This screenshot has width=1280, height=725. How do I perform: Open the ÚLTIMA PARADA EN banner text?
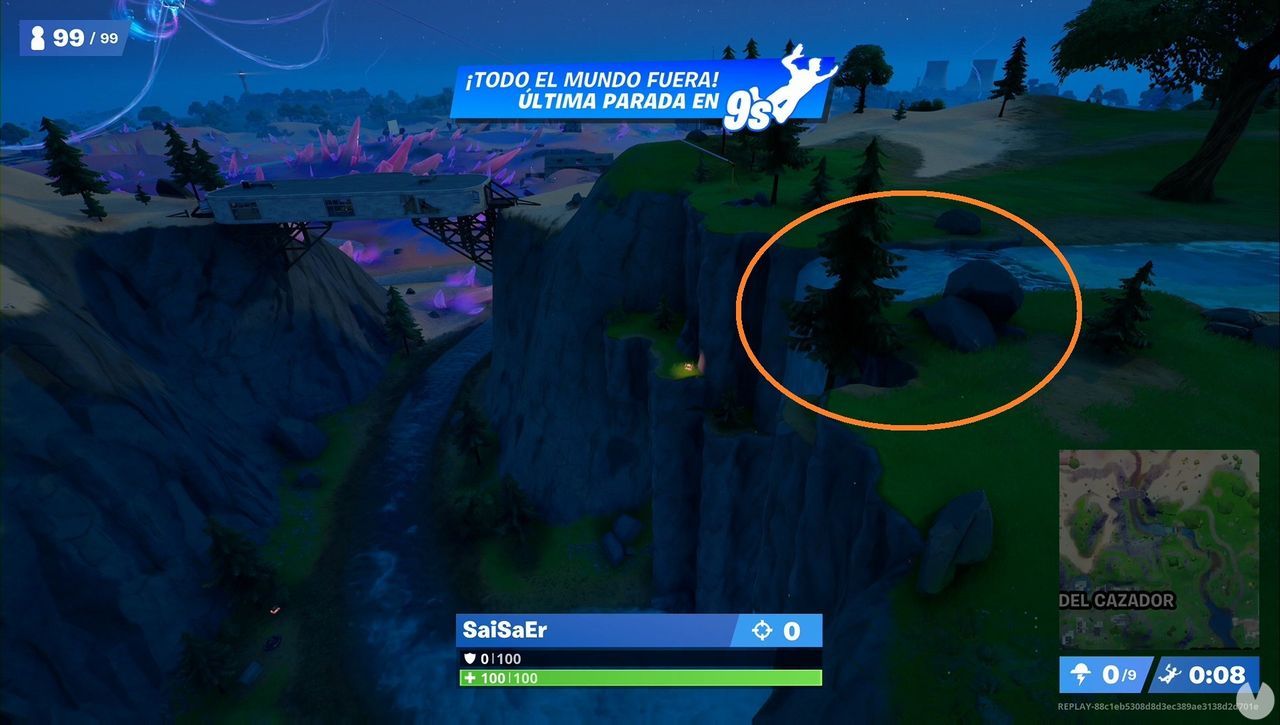[x=614, y=99]
